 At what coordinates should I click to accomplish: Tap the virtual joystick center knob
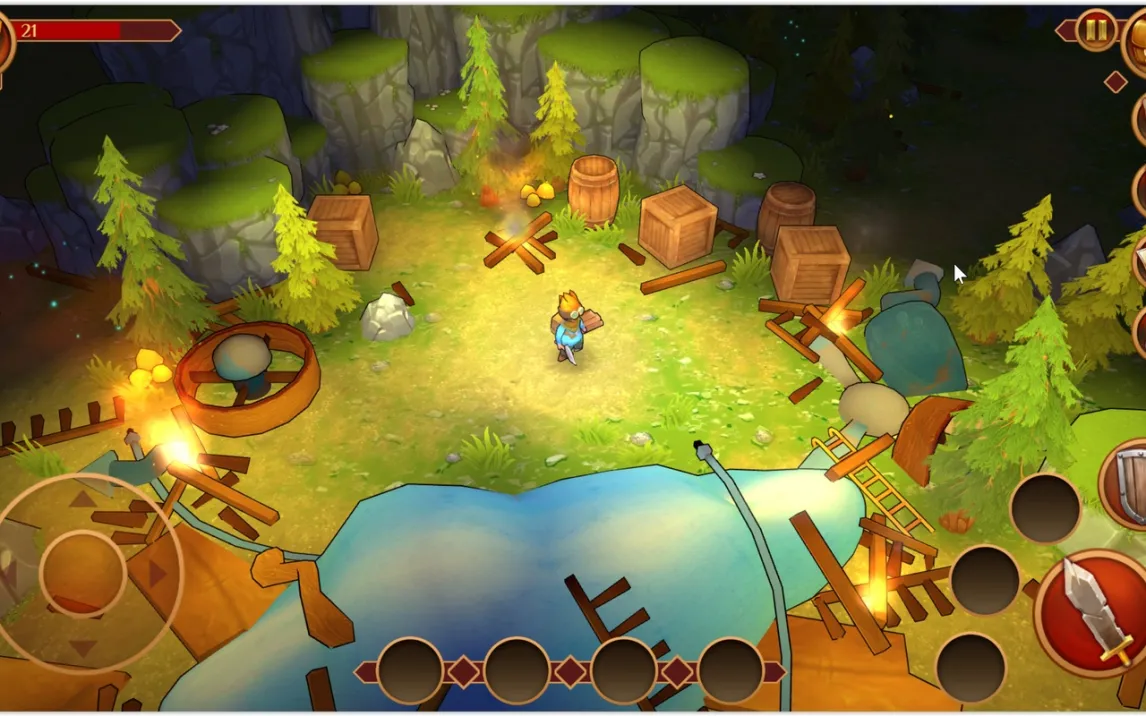click(83, 573)
